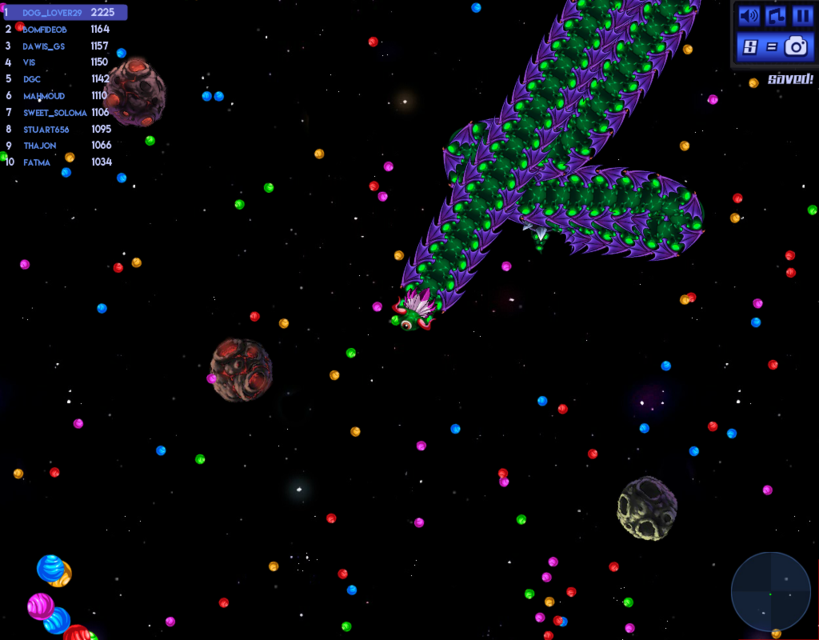This screenshot has width=819, height=640.
Task: Select DOG_LOVER29 in the leaderboard
Action: [64, 13]
